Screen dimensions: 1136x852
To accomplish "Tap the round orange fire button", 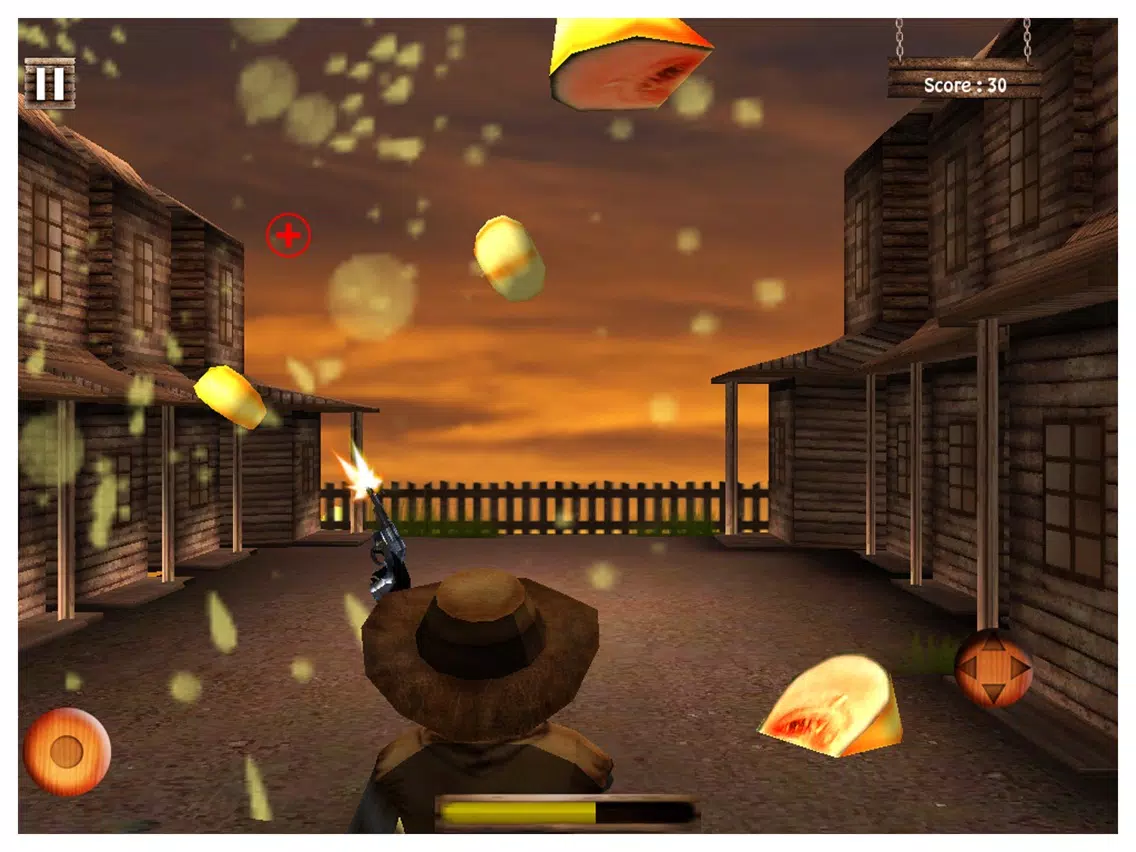I will coord(67,752).
